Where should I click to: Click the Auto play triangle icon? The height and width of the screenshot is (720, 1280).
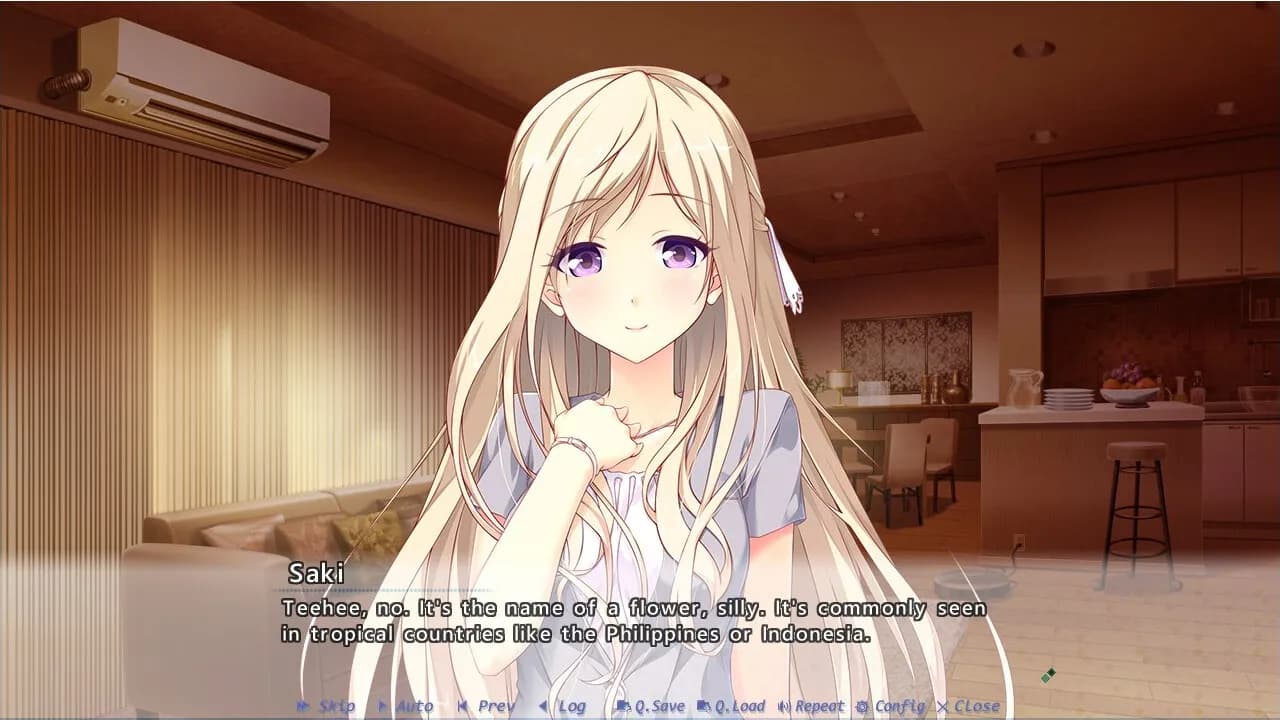point(383,705)
